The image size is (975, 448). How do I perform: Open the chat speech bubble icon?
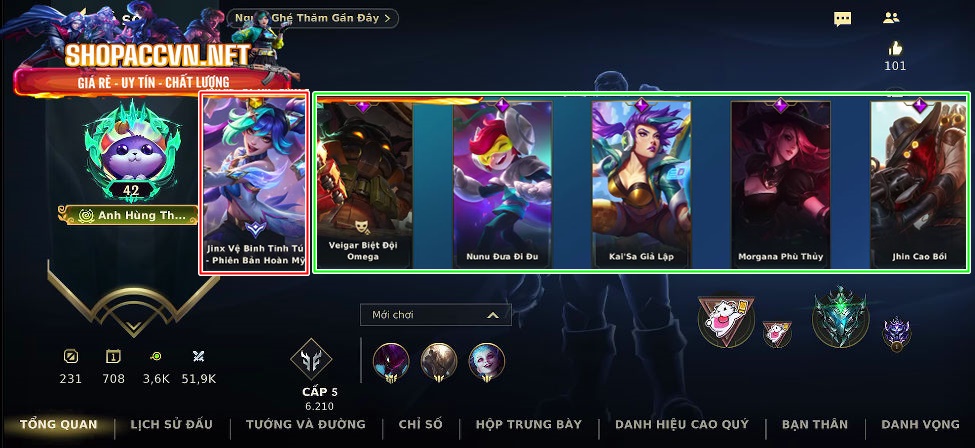pyautogui.click(x=843, y=19)
